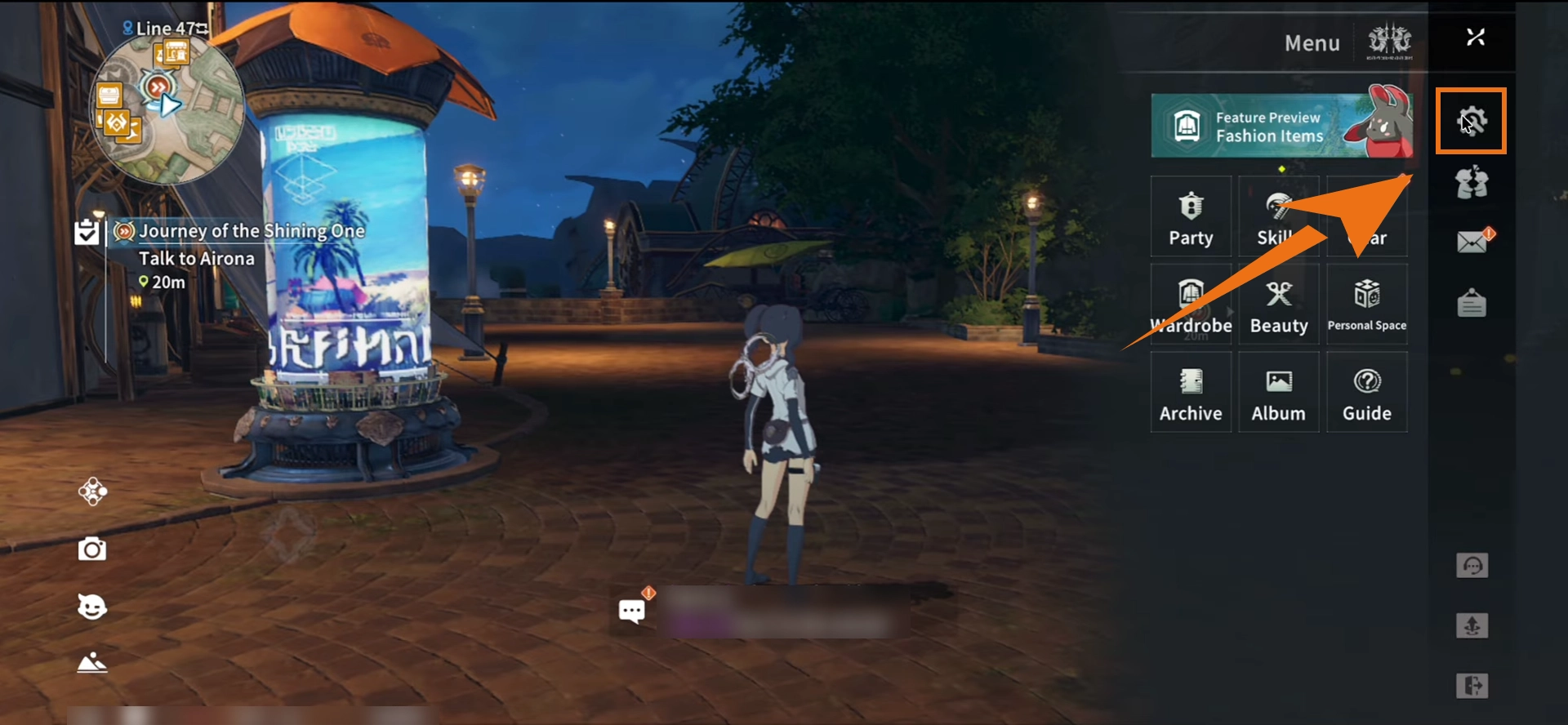Open the emote wheel icon
The image size is (1568, 725).
[92, 607]
